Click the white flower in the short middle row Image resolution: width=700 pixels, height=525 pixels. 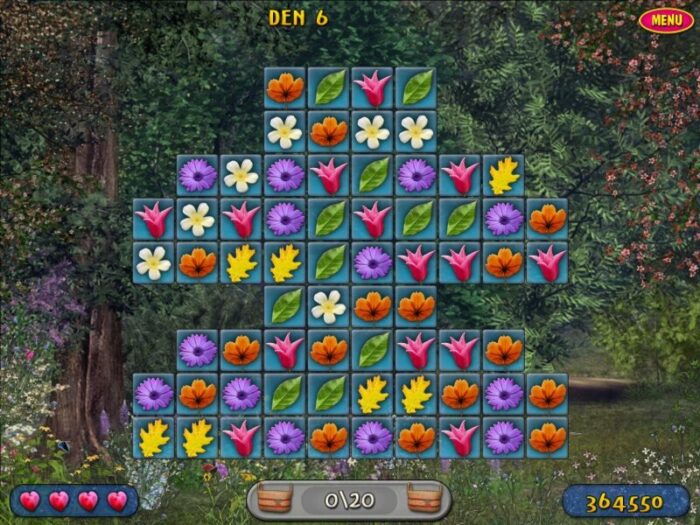point(329,306)
